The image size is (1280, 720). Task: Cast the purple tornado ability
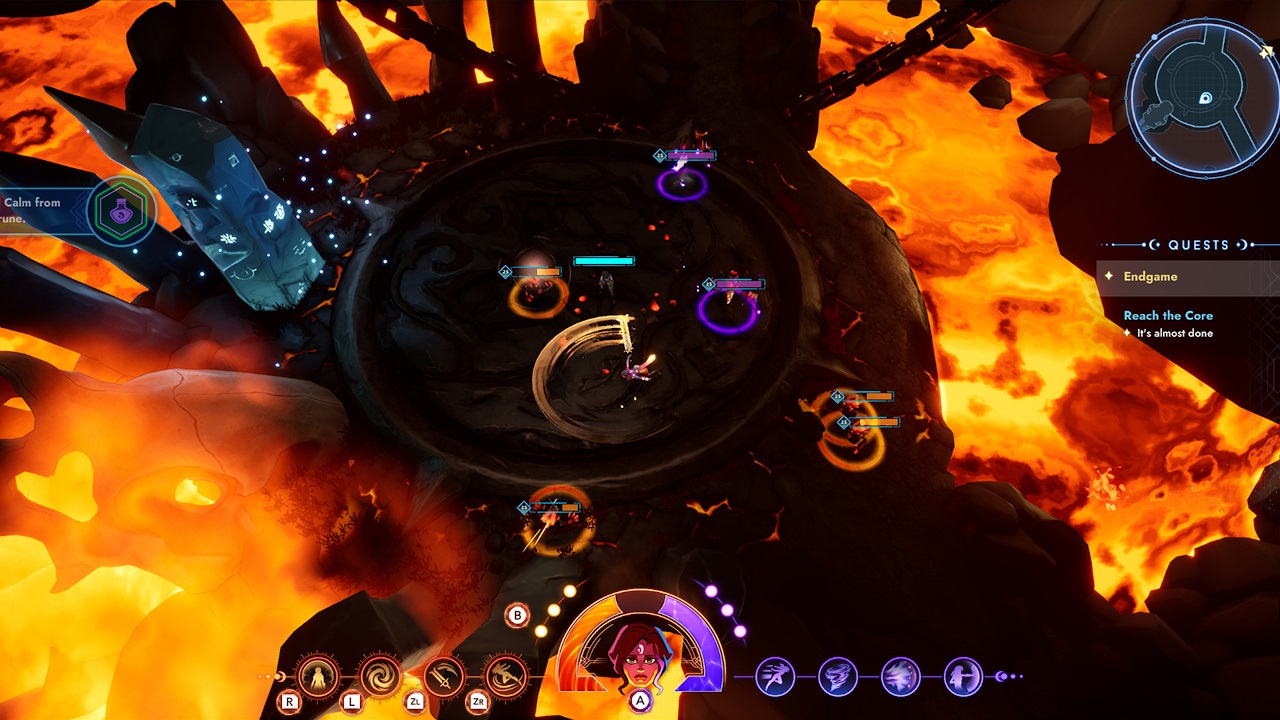click(x=838, y=677)
